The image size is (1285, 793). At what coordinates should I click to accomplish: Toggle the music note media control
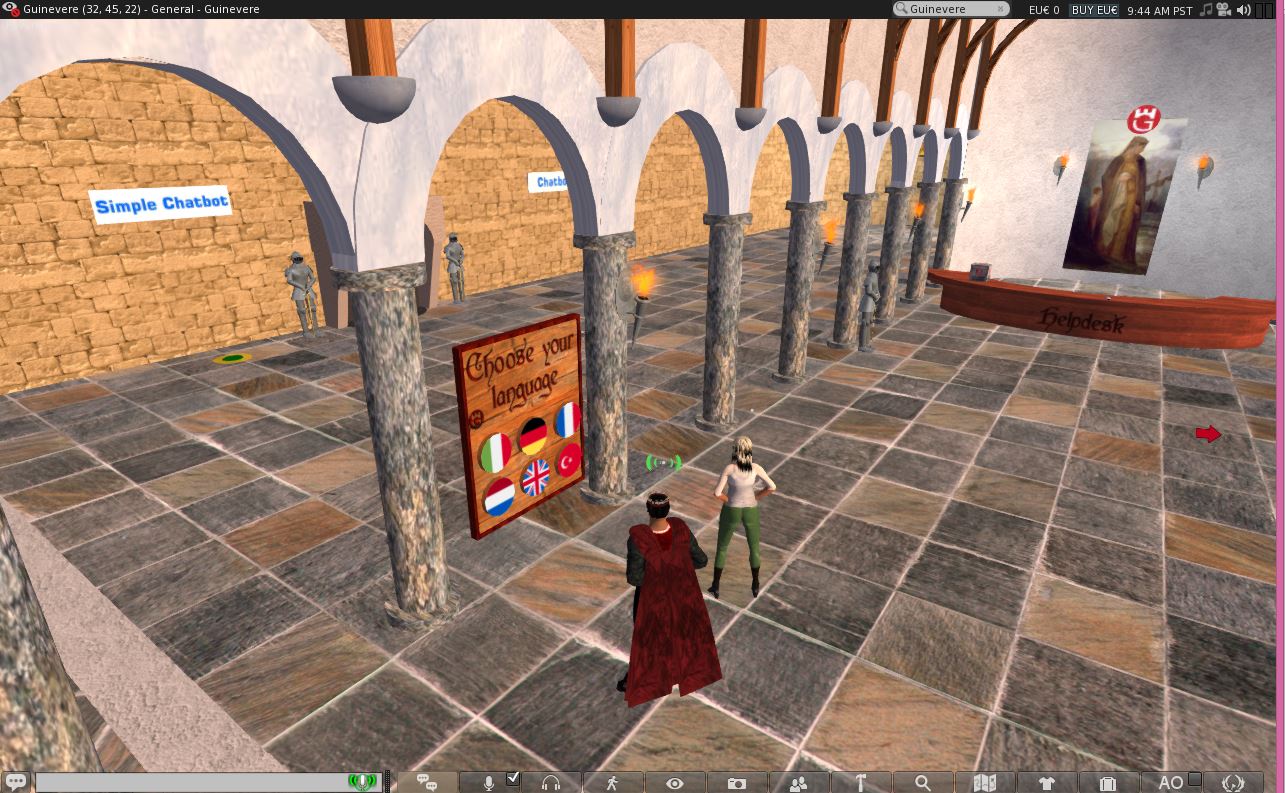pyautogui.click(x=1206, y=9)
